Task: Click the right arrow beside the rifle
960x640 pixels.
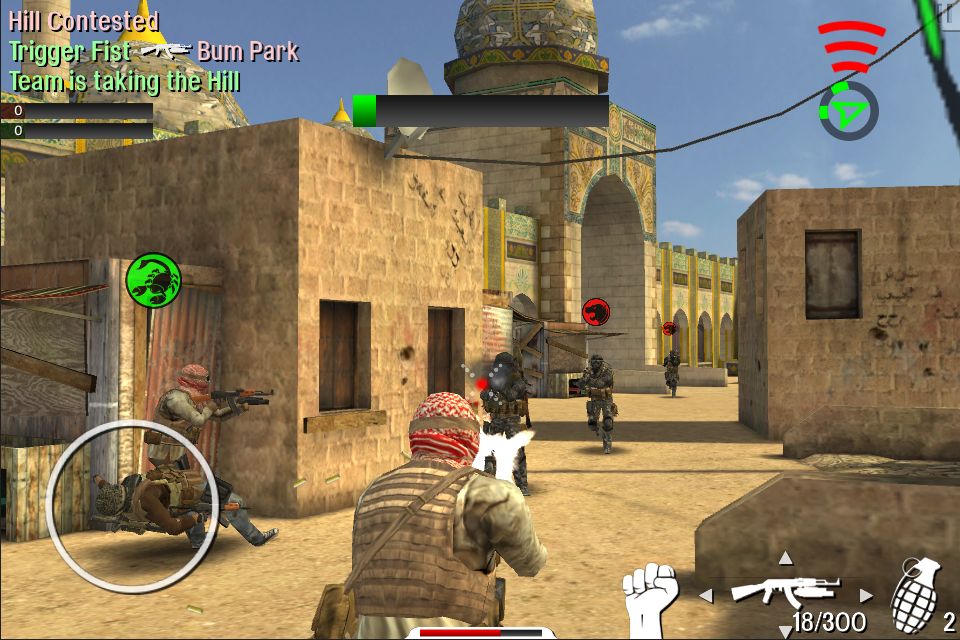Action: [866, 596]
